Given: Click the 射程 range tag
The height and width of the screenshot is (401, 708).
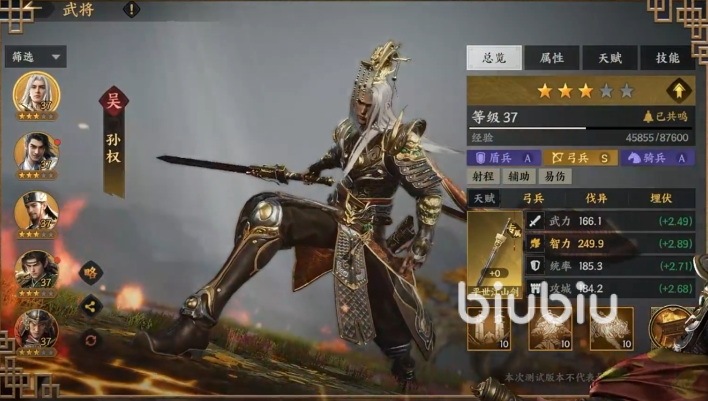Looking at the screenshot, I should pyautogui.click(x=482, y=176).
